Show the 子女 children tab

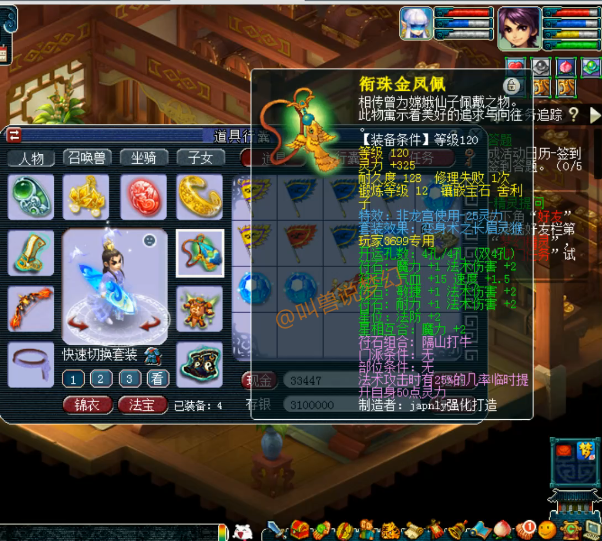tap(200, 158)
